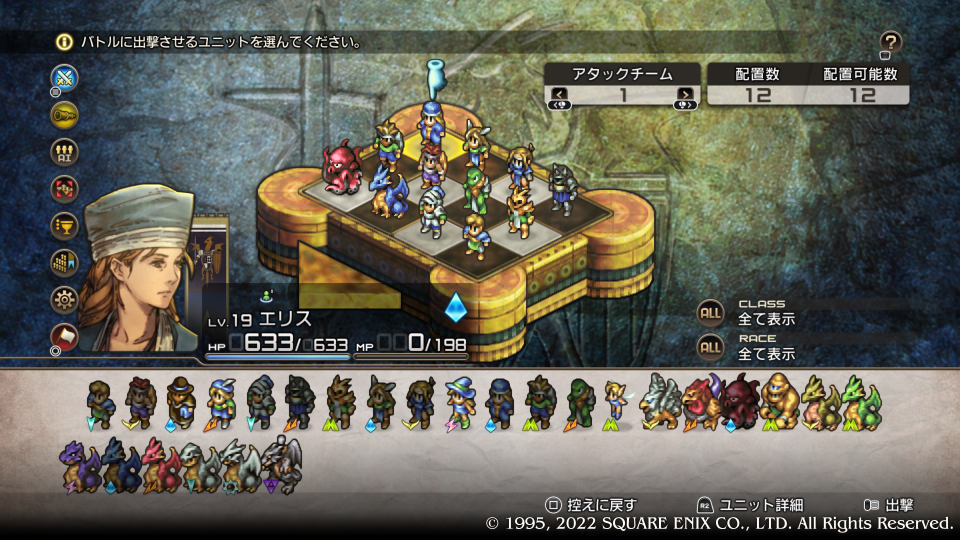The image size is (960, 540).
Task: Toggle the CLASS filter showing 全て表示
Action: pos(710,313)
